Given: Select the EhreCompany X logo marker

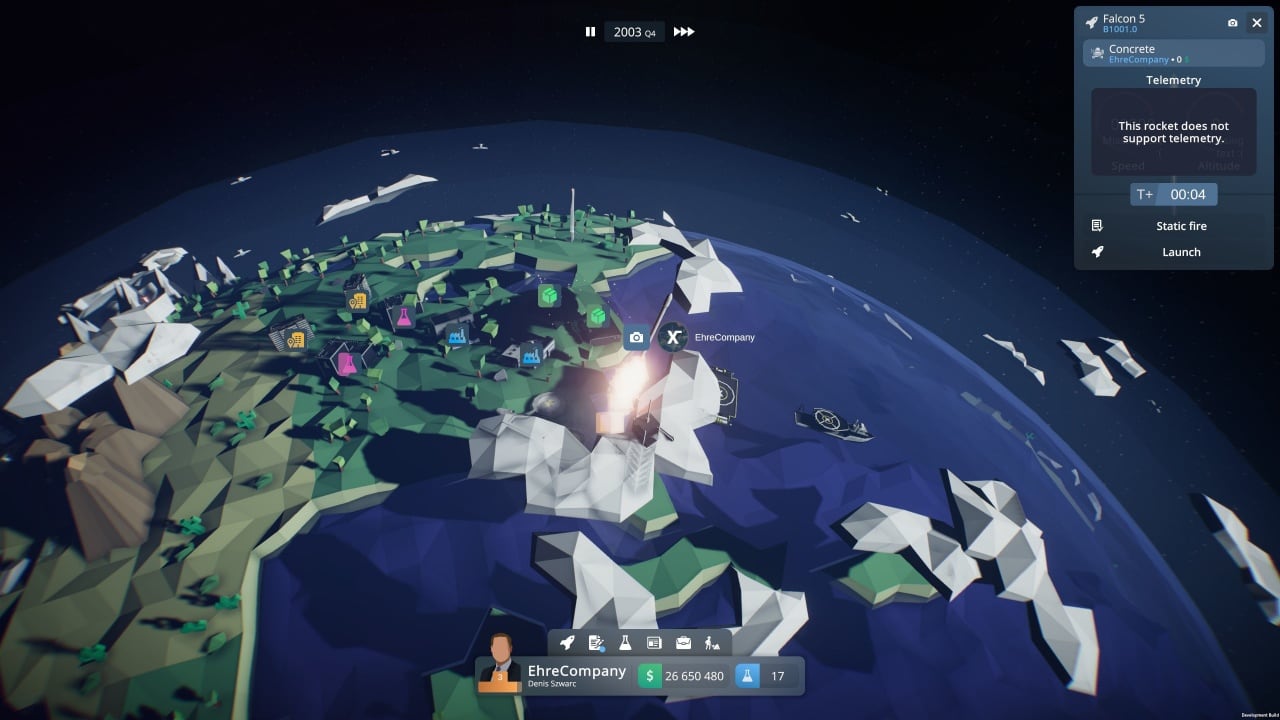Looking at the screenshot, I should [673, 338].
